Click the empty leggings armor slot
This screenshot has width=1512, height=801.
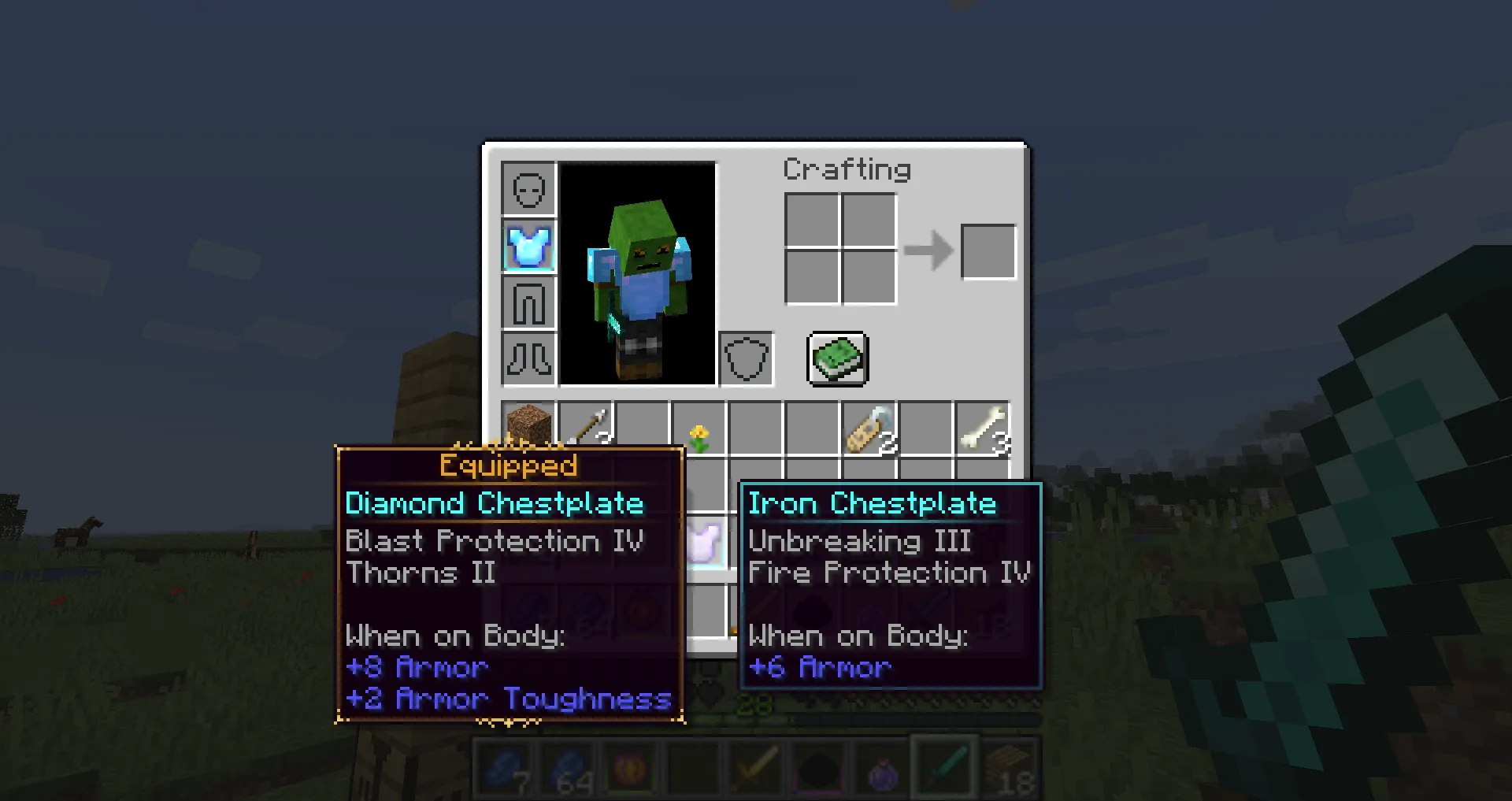(529, 303)
